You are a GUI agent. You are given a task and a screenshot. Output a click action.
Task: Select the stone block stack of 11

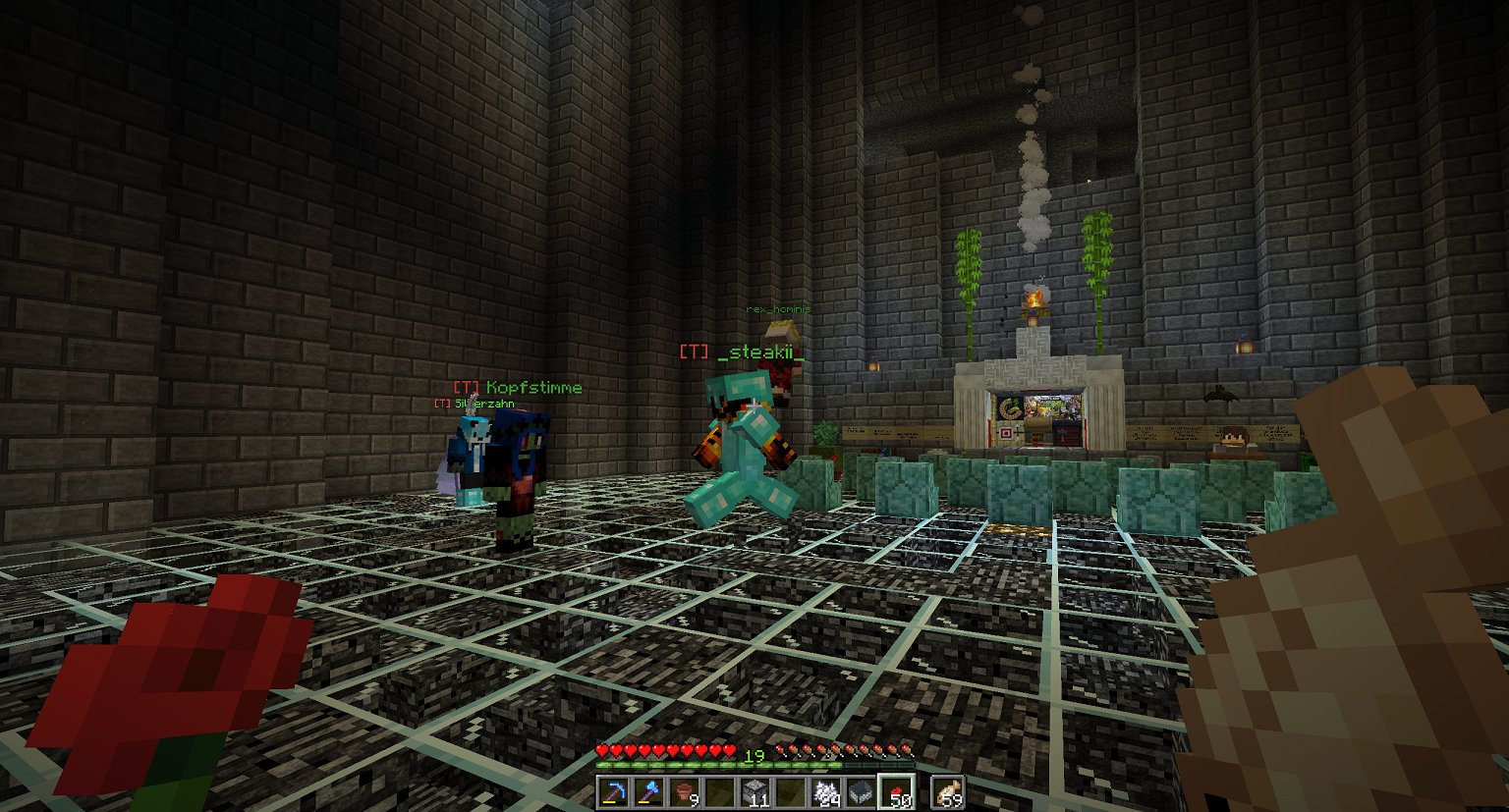coord(754,792)
